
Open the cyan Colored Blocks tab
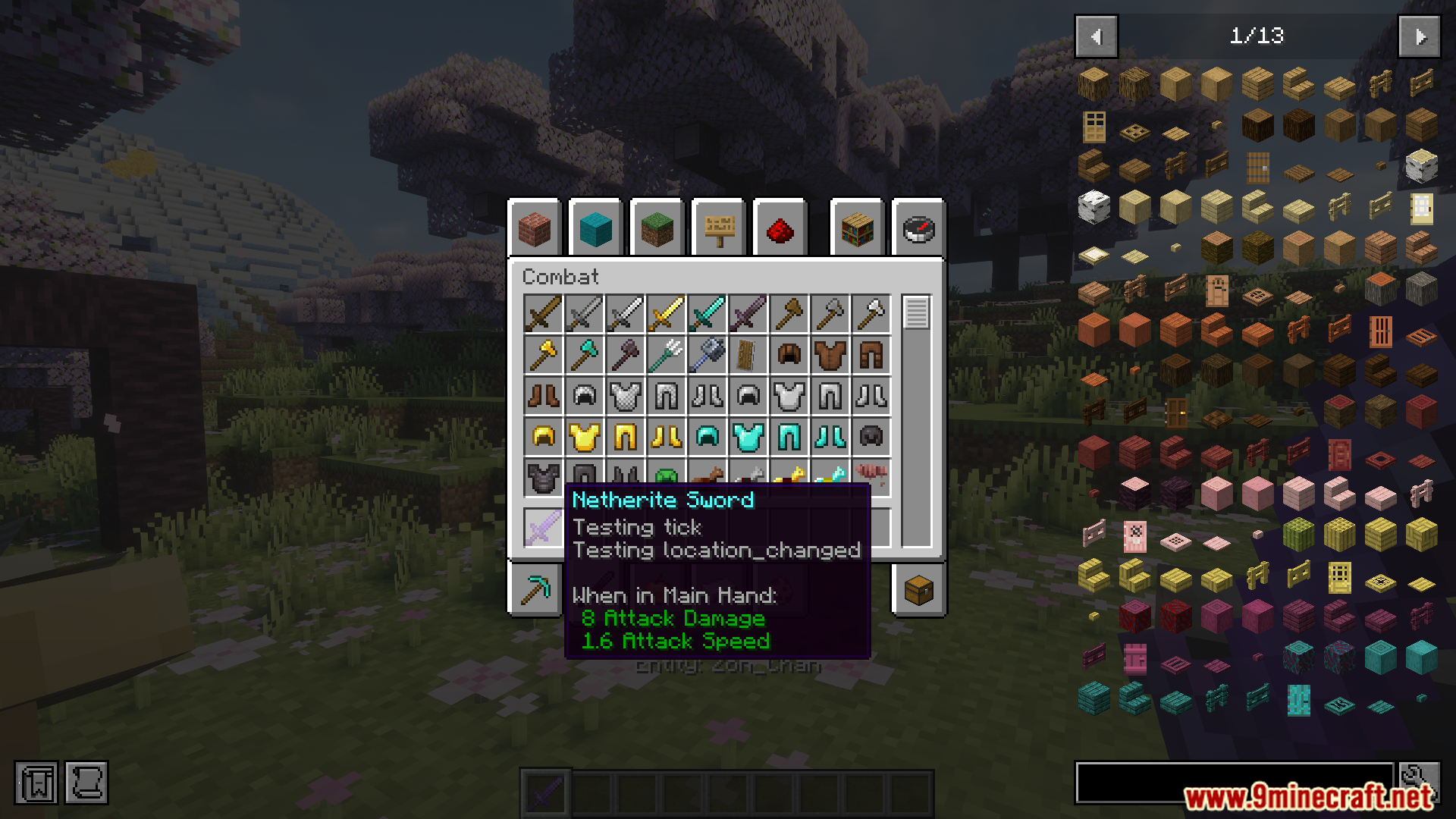tap(595, 228)
